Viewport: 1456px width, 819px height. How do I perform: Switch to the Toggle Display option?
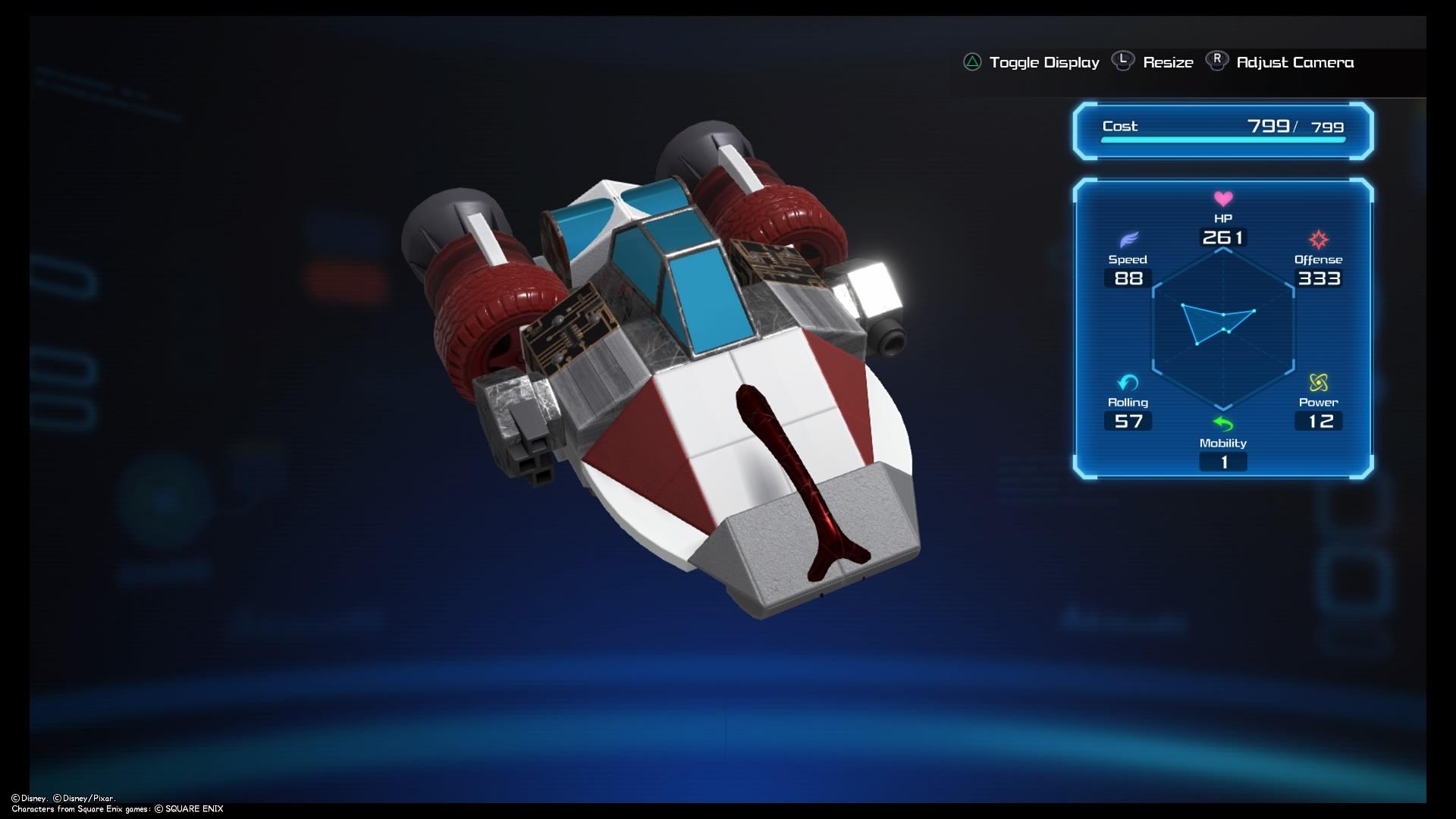[x=1044, y=63]
